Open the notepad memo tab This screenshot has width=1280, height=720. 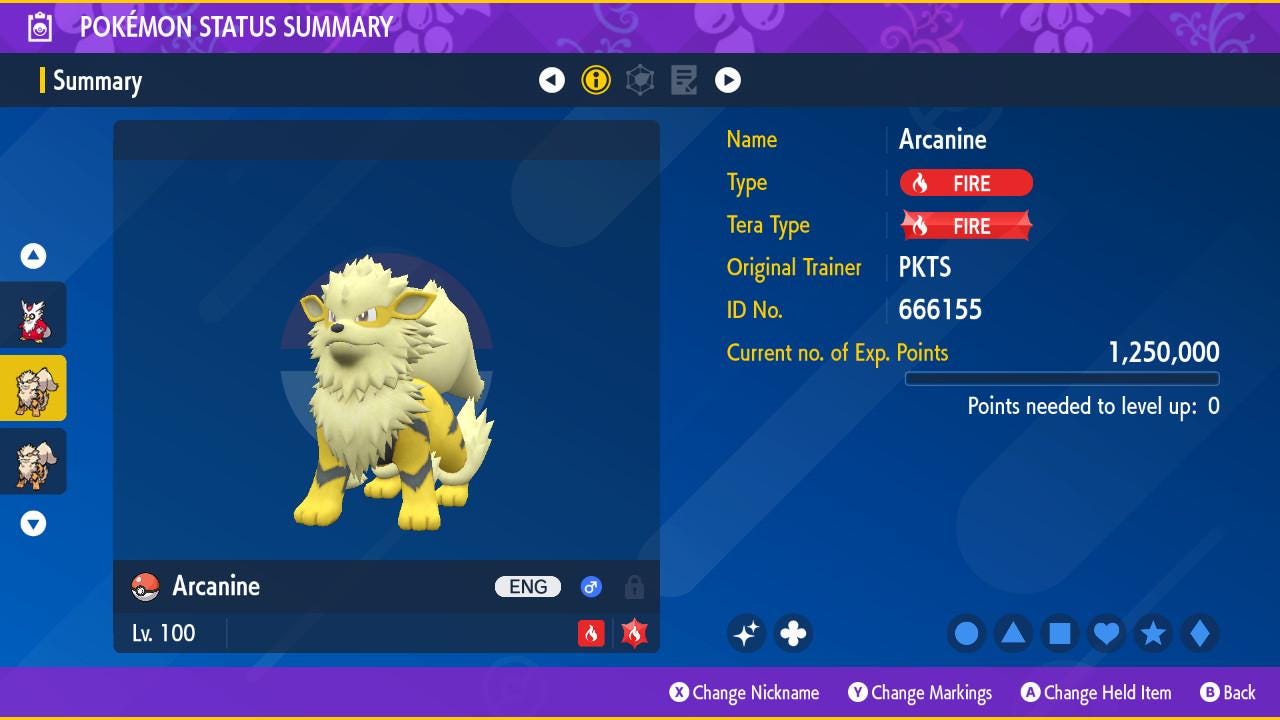click(x=684, y=80)
